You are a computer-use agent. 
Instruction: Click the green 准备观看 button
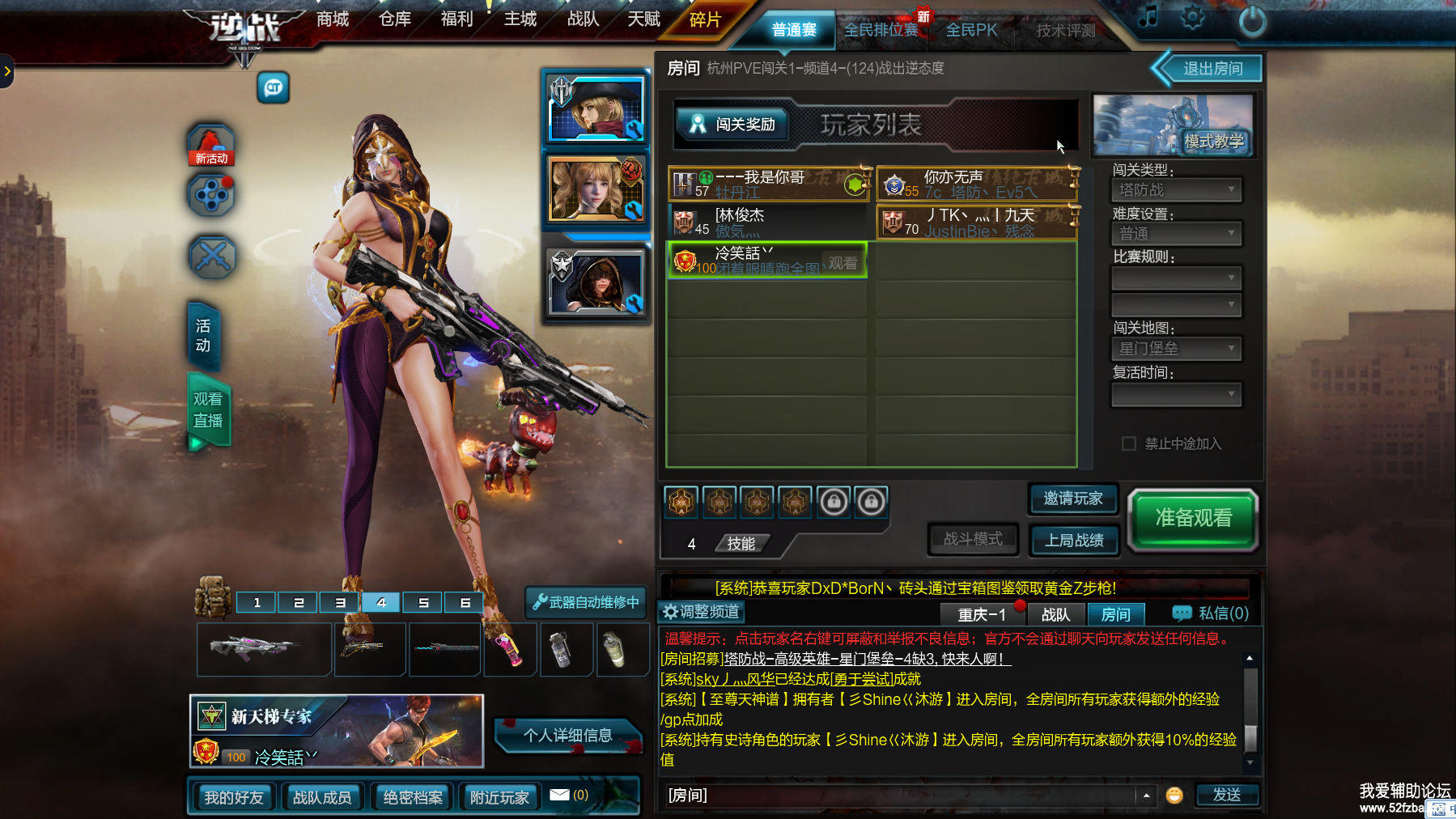coord(1193,519)
